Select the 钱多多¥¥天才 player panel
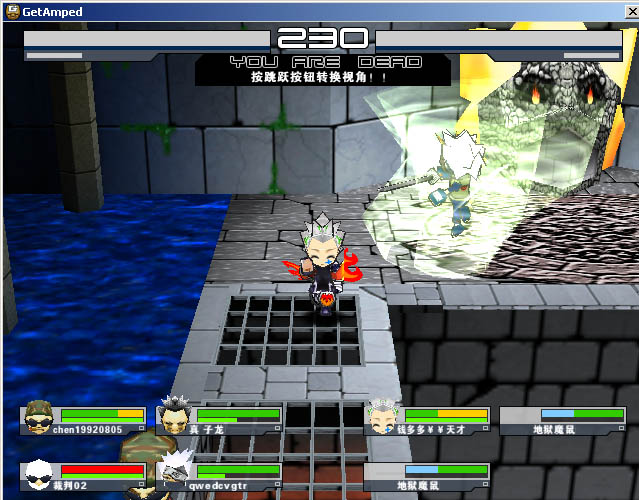 (x=427, y=420)
